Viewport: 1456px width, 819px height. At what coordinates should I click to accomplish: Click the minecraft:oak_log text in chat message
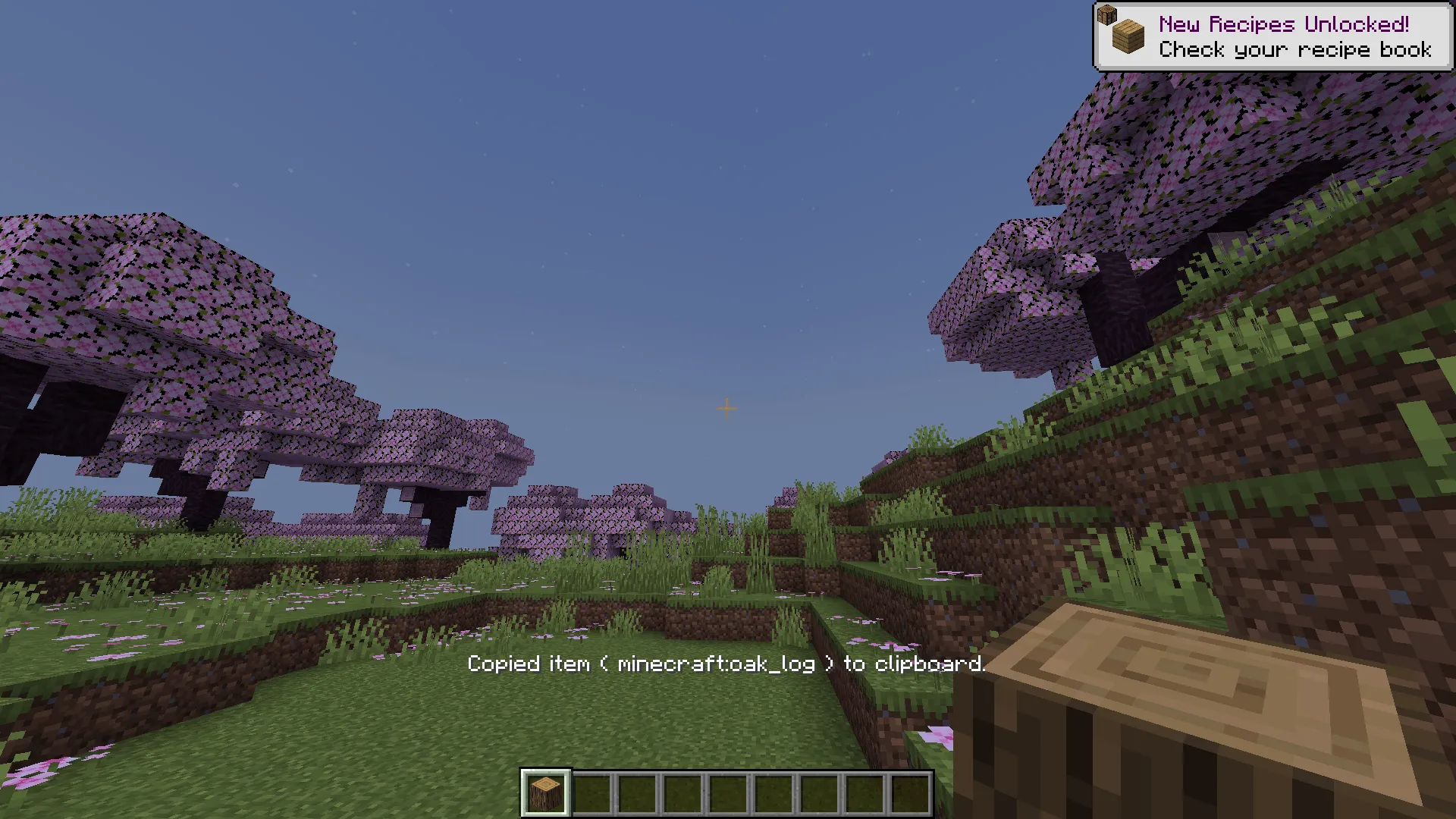[x=717, y=664]
